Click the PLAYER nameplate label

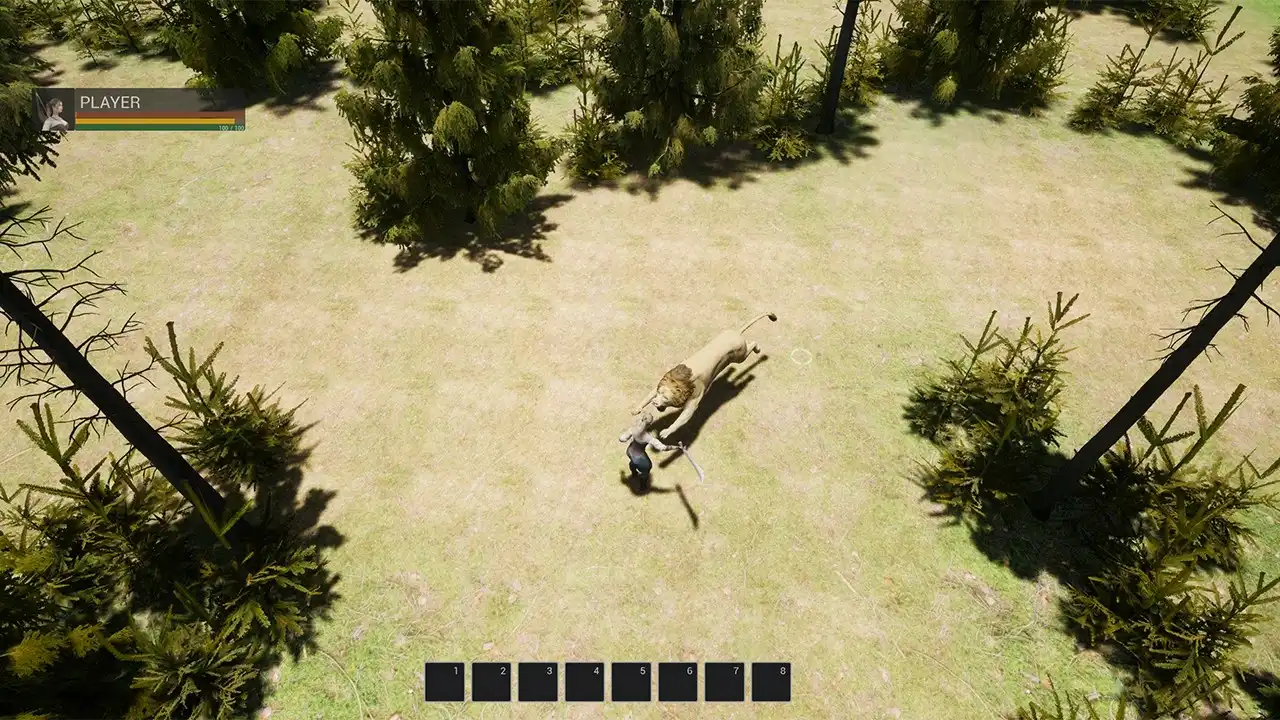pos(110,102)
